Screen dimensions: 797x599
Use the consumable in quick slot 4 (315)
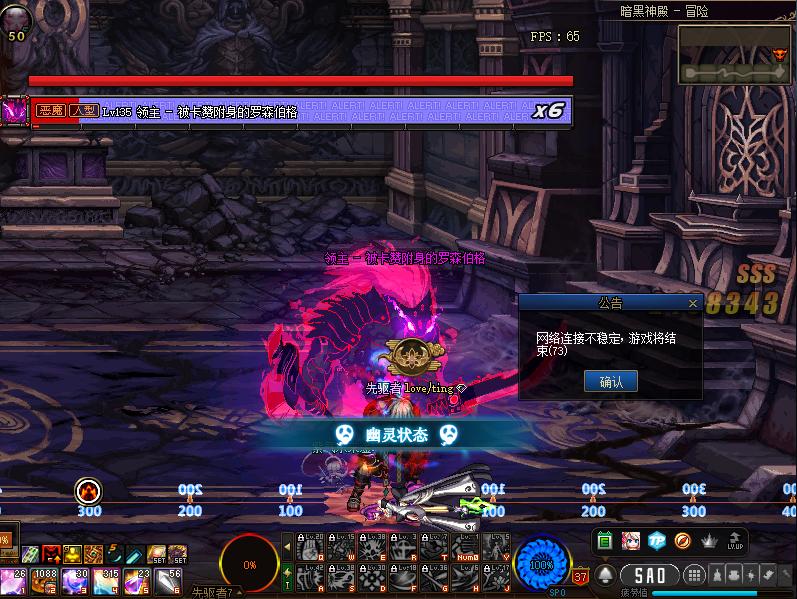[105, 580]
